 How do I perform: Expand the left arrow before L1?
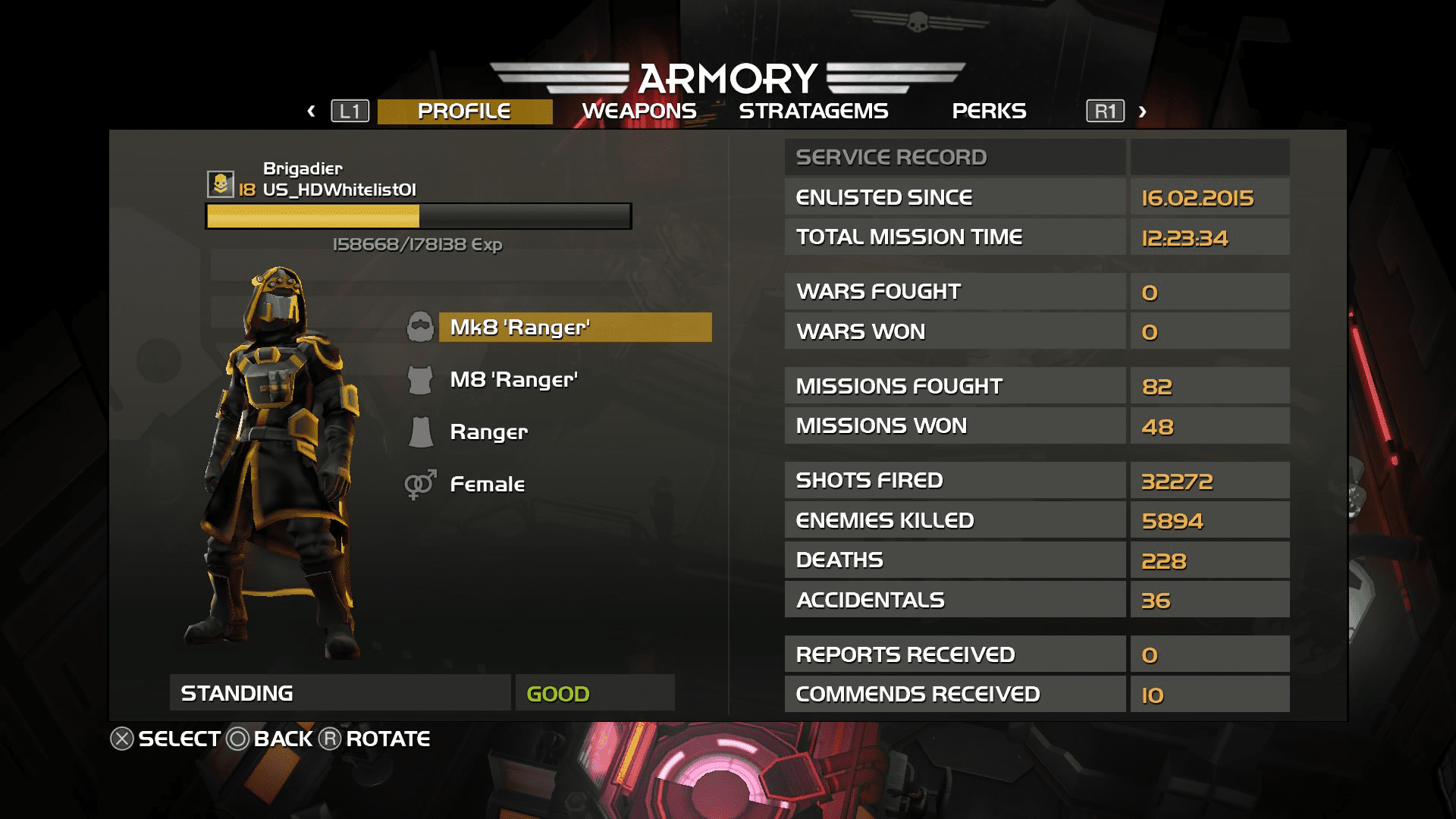[x=311, y=111]
